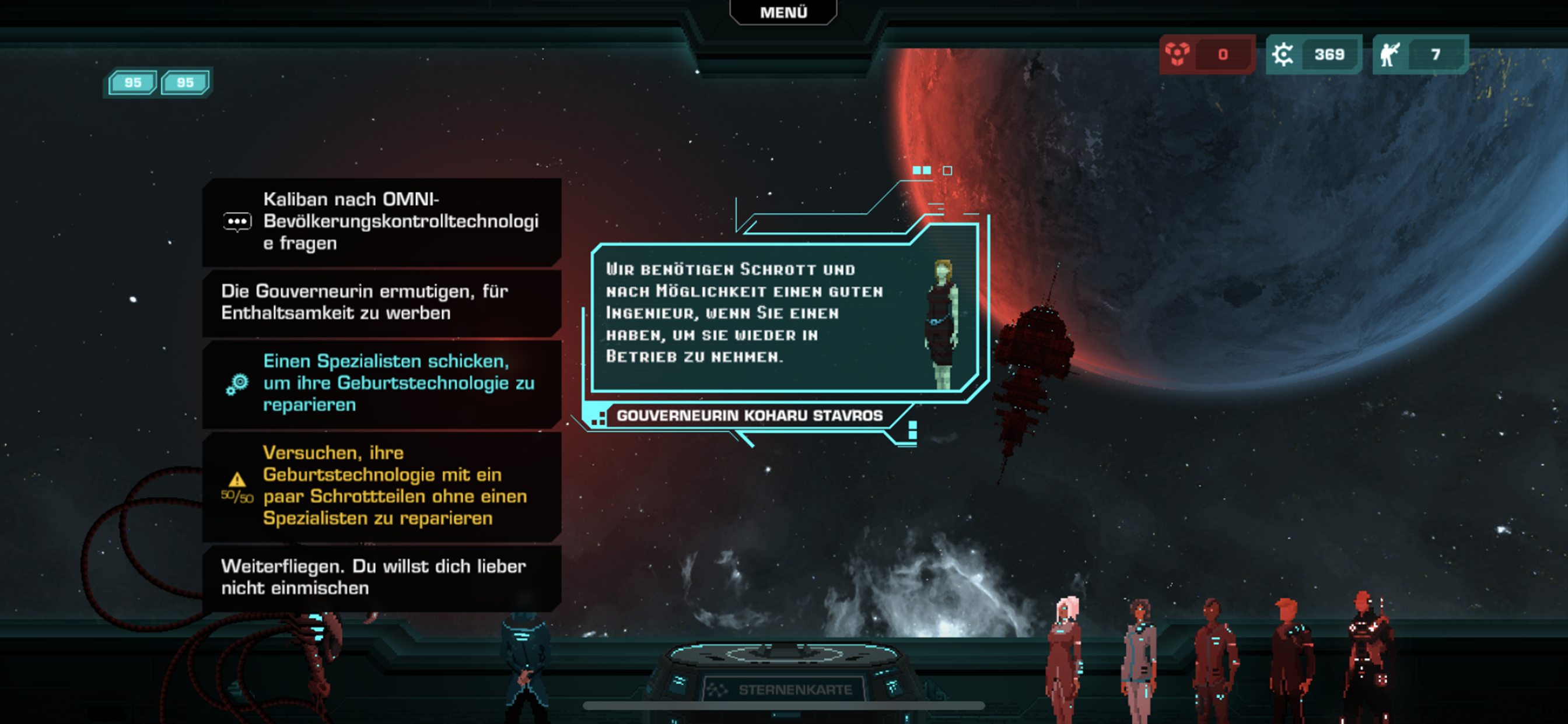Viewport: 1568px width, 724px height.
Task: Open the Sternenkarte console
Action: (x=784, y=688)
